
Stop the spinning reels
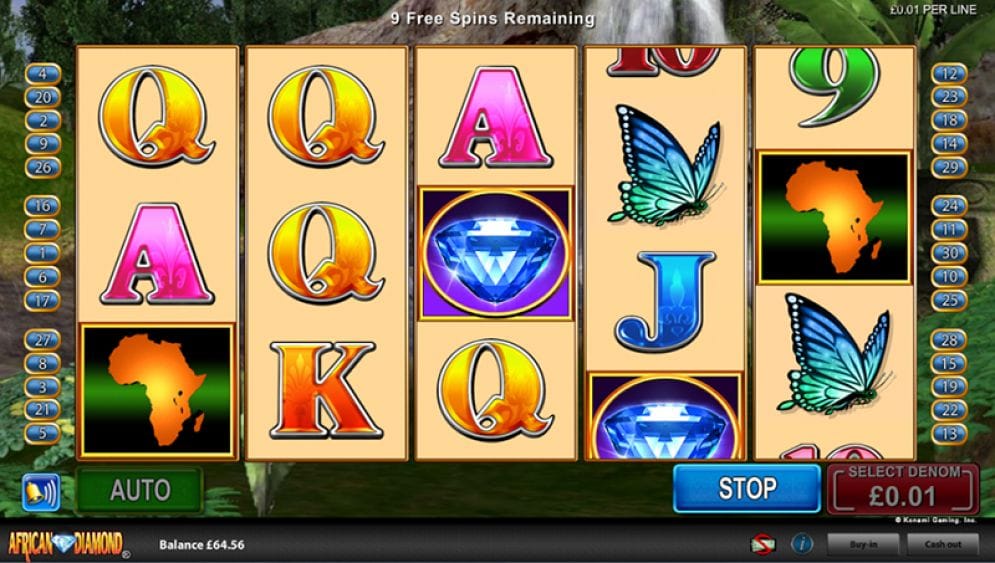tap(746, 489)
